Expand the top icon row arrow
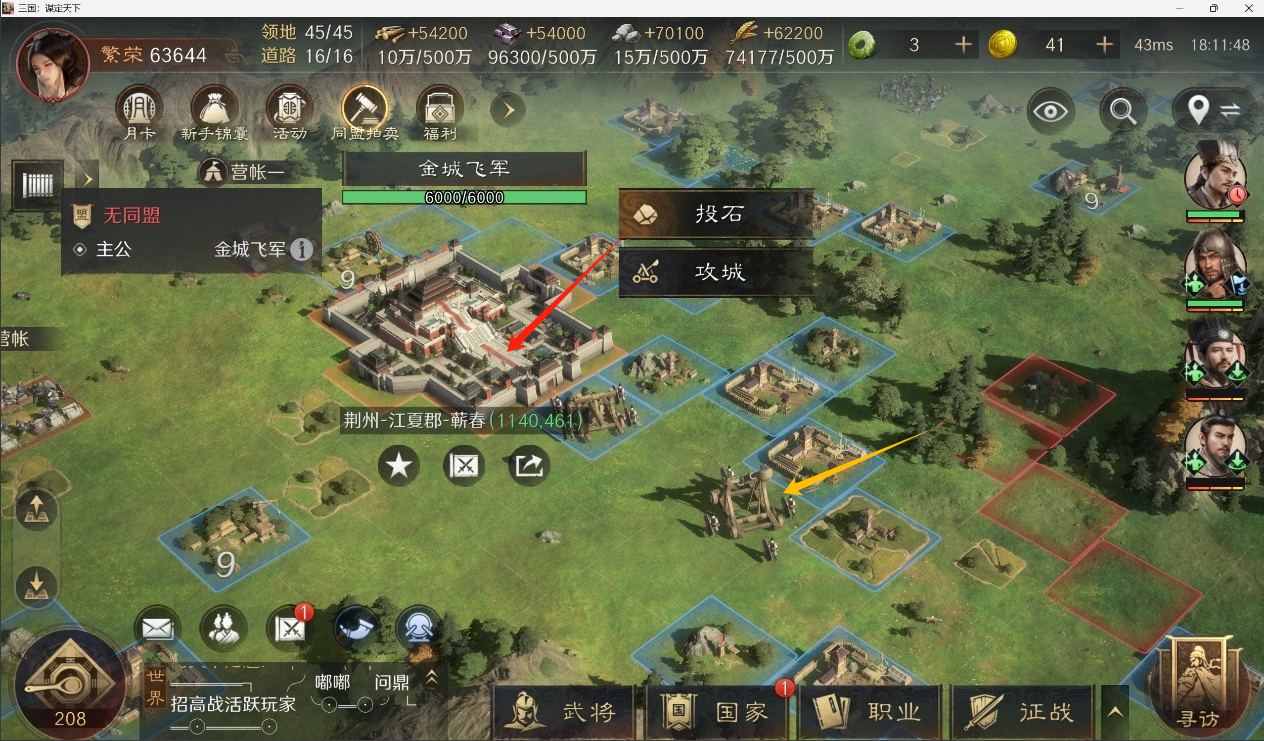 click(x=508, y=109)
